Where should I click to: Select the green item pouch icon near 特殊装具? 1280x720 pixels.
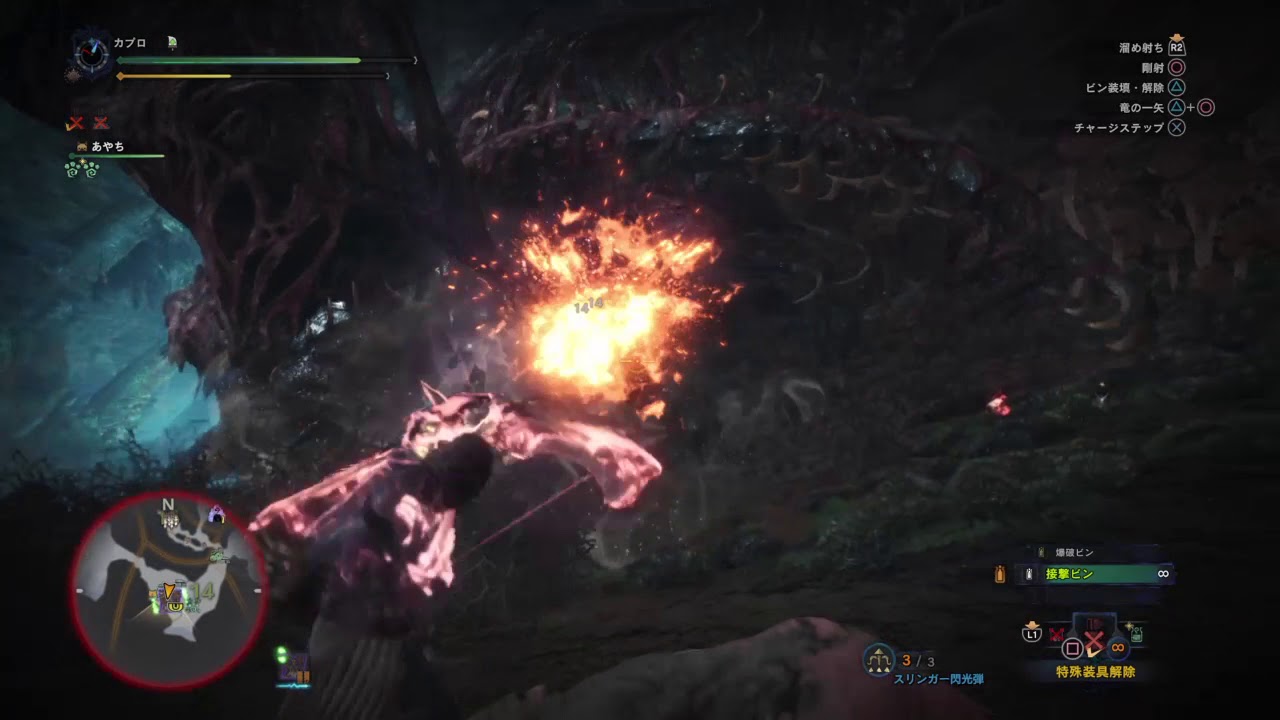(x=1136, y=636)
